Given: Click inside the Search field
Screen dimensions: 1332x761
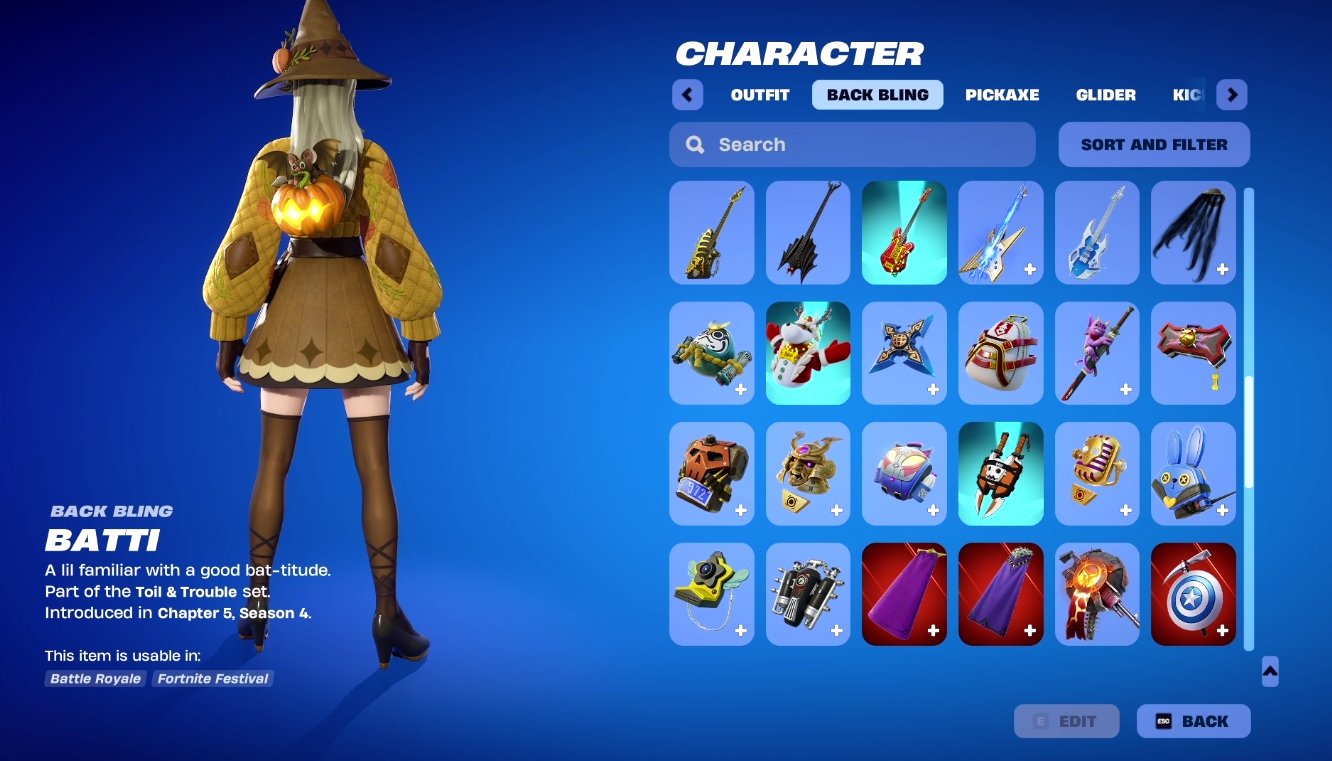Looking at the screenshot, I should click(x=860, y=144).
